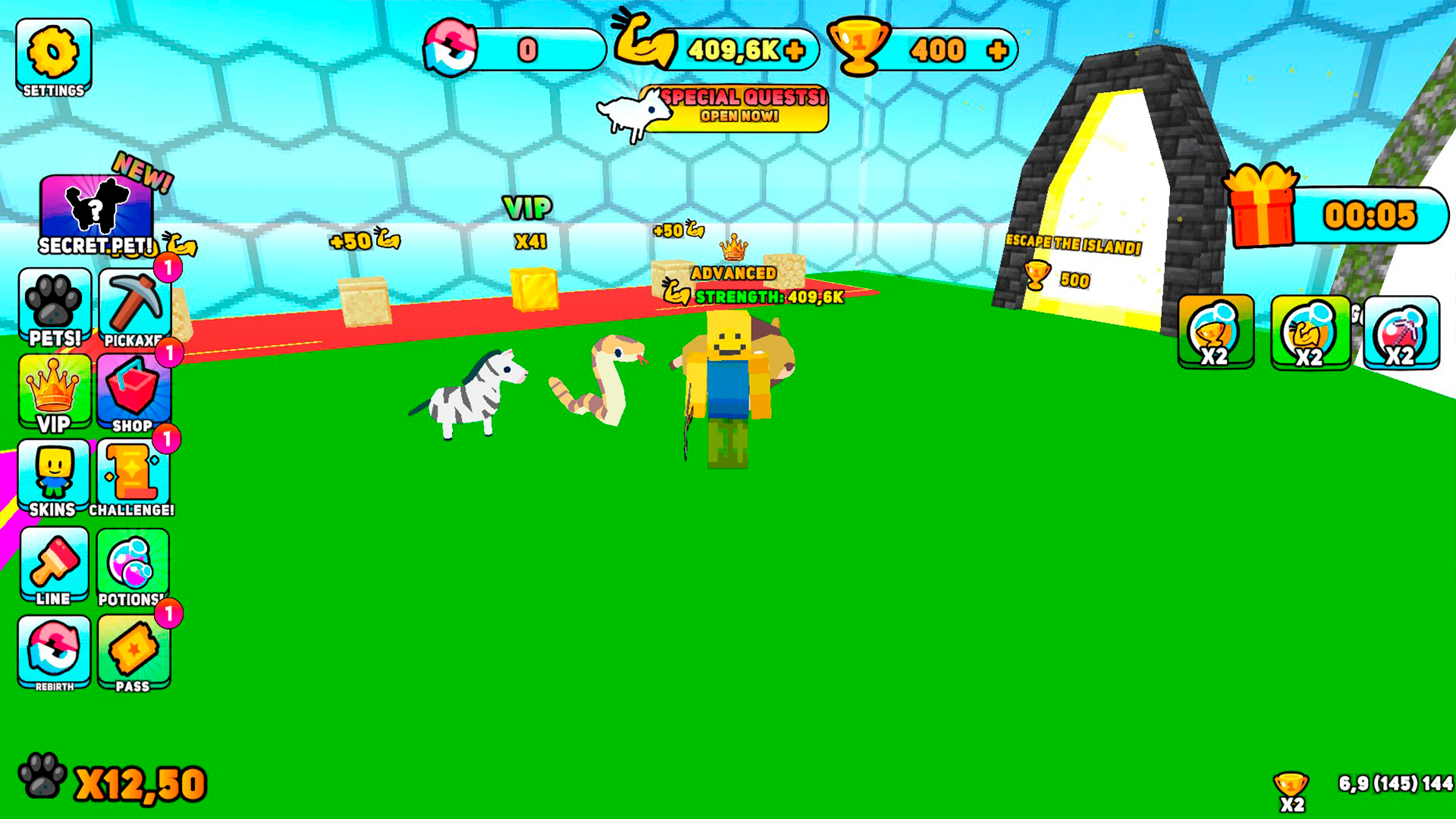
Task: Click the gift reward countdown bar
Action: tap(1365, 215)
